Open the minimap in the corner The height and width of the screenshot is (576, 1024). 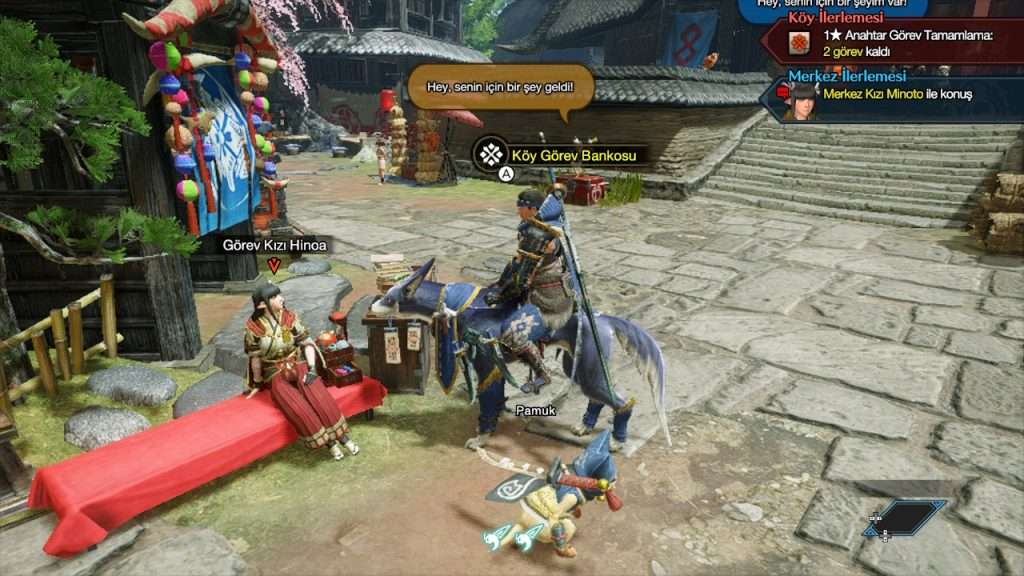click(x=906, y=518)
